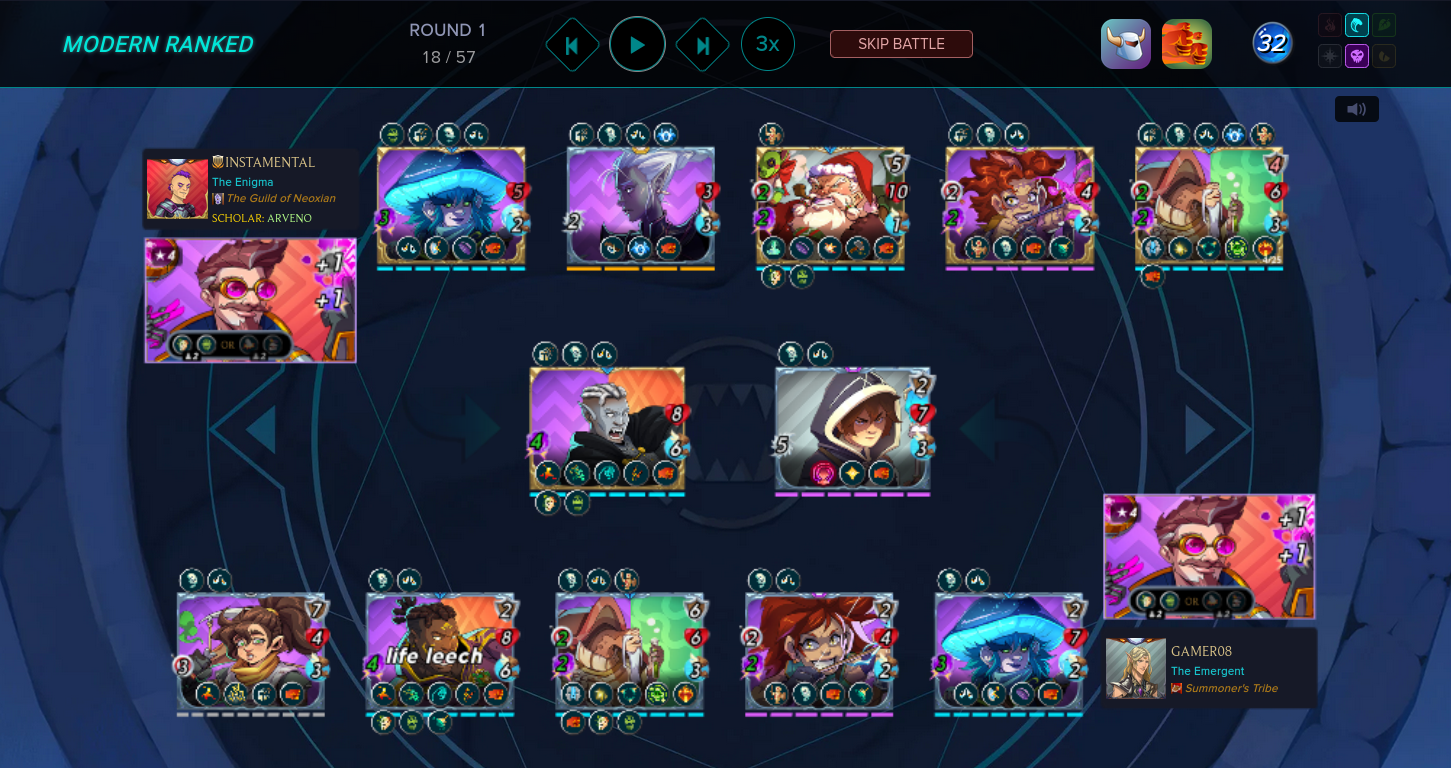Inspect the 32 mana cap orb

point(1272,43)
